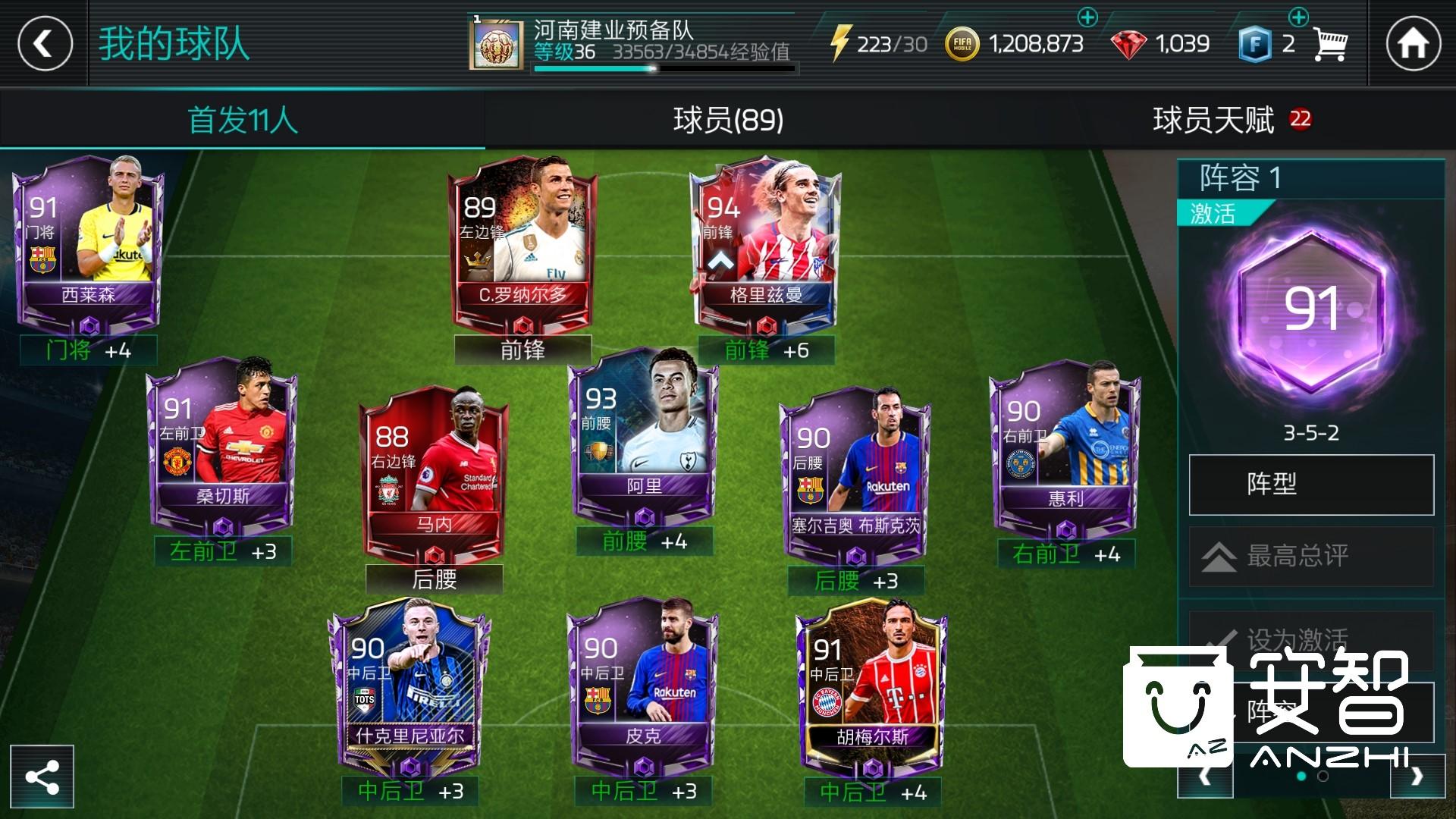The width and height of the screenshot is (1456, 819).
Task: Select goalkeeper 西莱森 card
Action: [88, 243]
